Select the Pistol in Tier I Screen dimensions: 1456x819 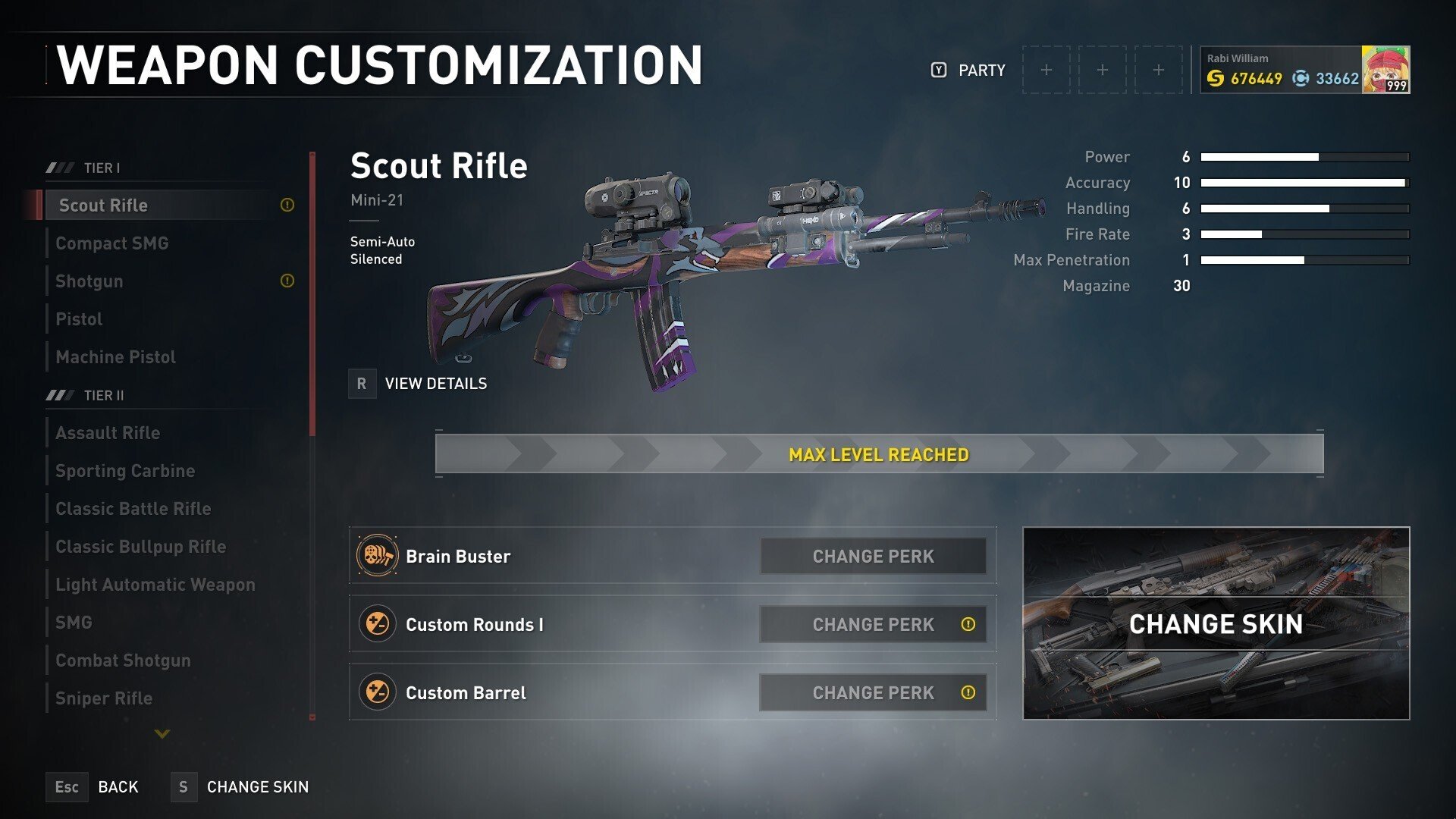tap(79, 319)
